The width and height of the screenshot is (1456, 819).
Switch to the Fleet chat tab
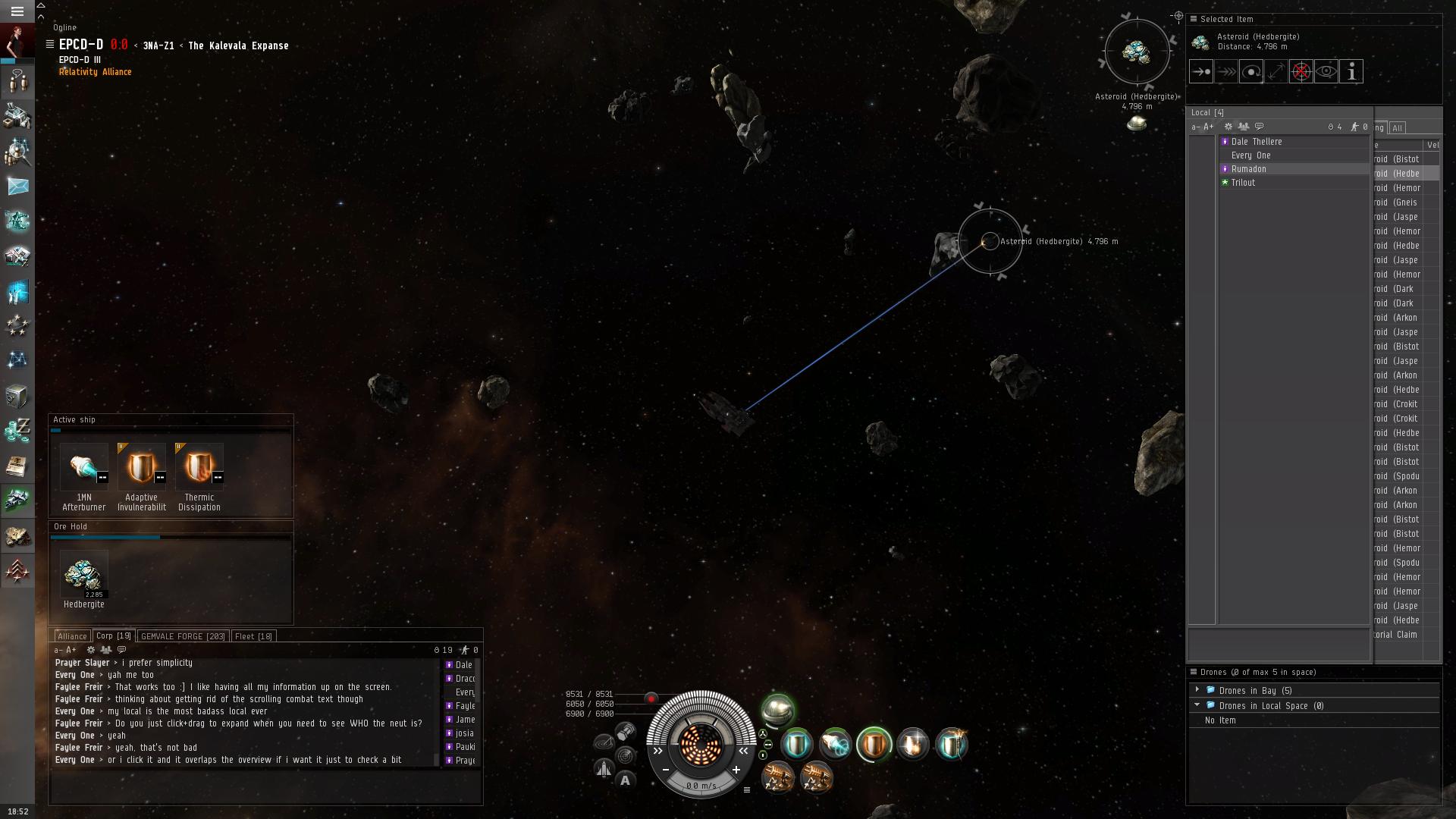[x=253, y=636]
